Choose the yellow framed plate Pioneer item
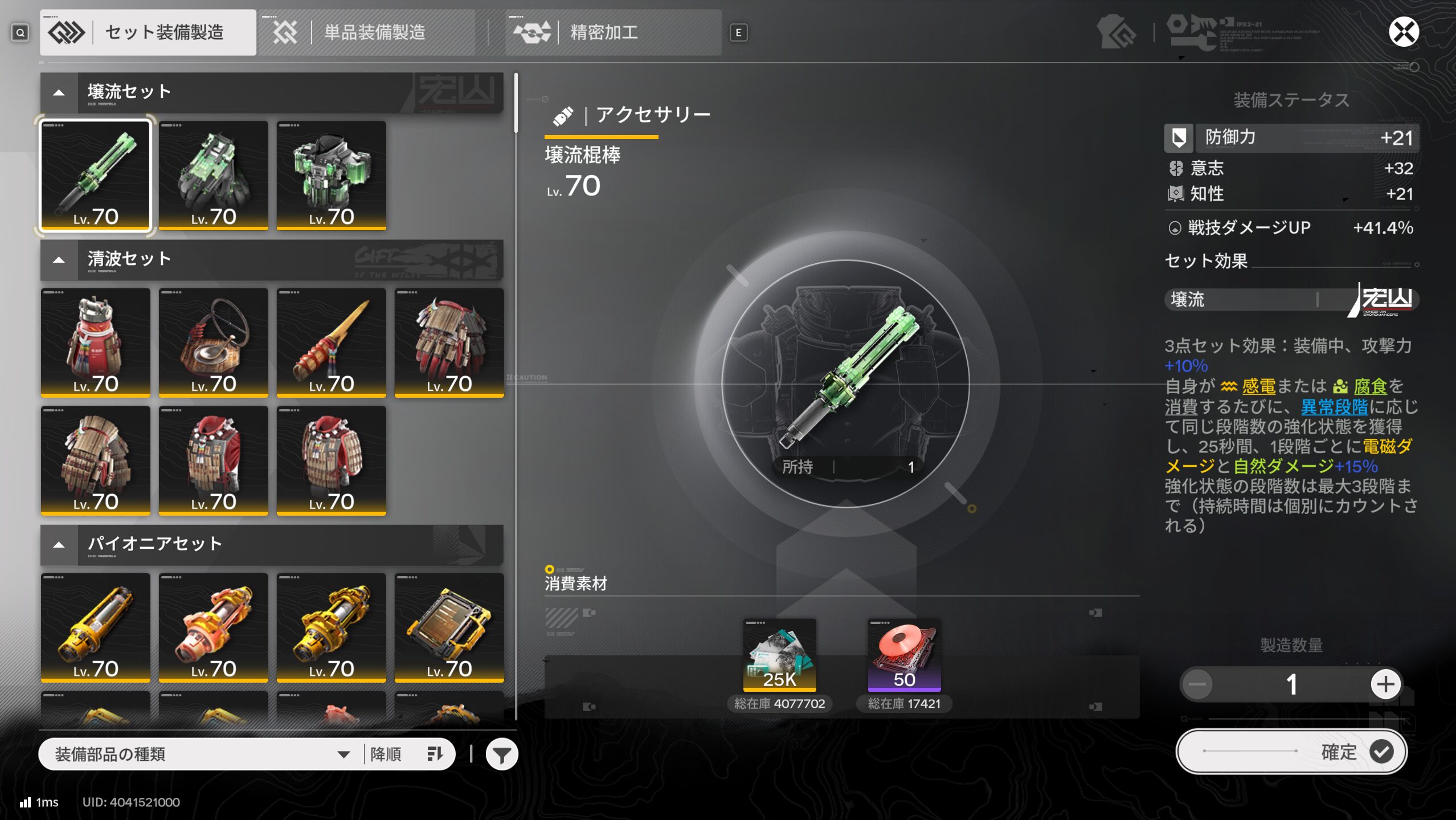The width and height of the screenshot is (1456, 820). (449, 627)
